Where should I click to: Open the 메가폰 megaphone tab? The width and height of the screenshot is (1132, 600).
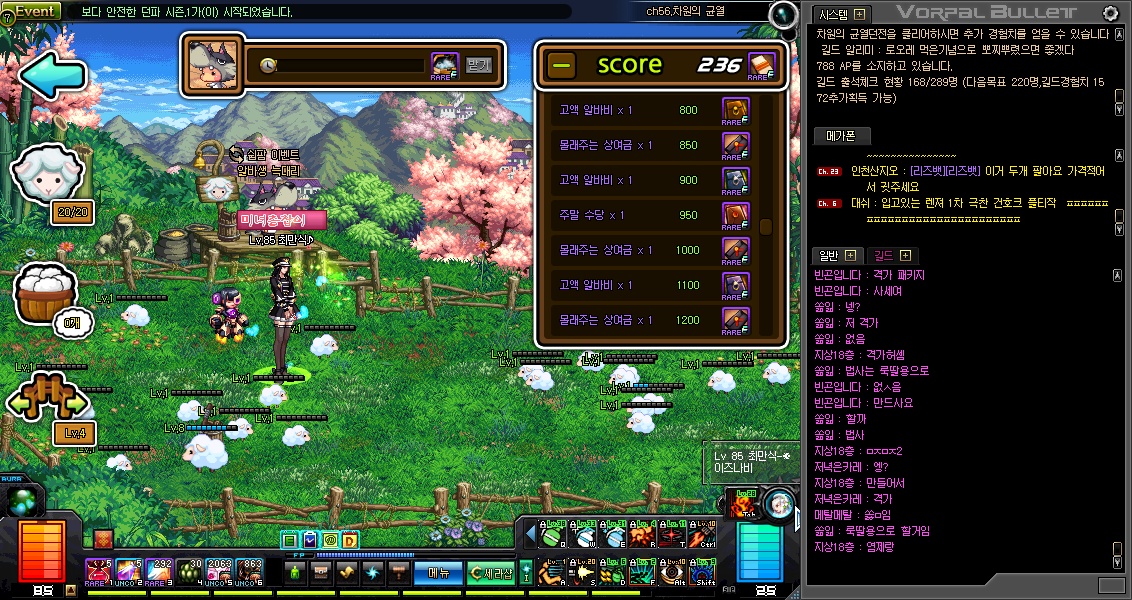click(x=841, y=136)
